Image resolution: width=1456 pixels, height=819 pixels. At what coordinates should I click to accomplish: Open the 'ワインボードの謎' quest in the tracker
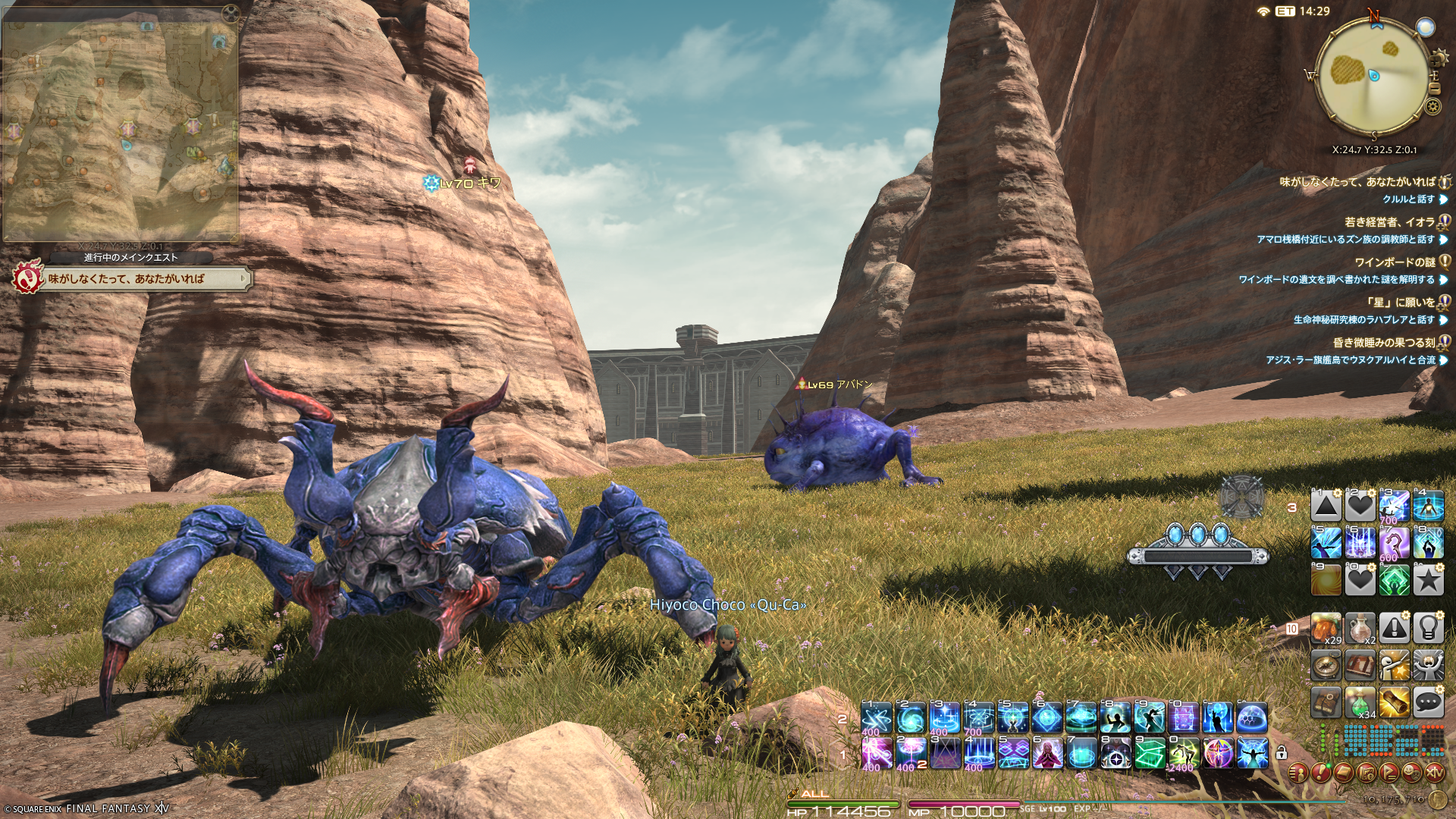pyautogui.click(x=1394, y=262)
